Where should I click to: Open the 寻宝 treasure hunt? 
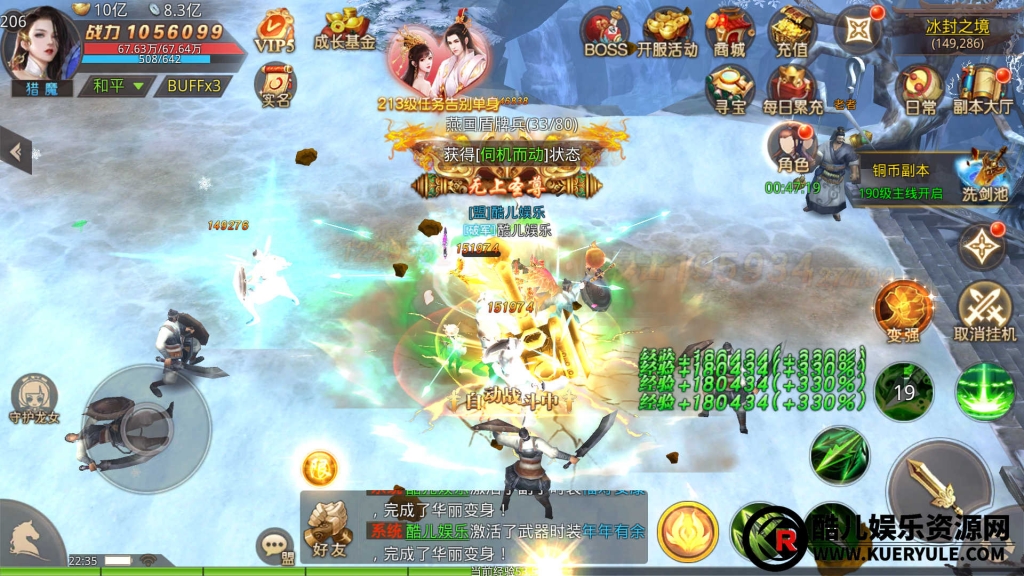click(x=729, y=88)
